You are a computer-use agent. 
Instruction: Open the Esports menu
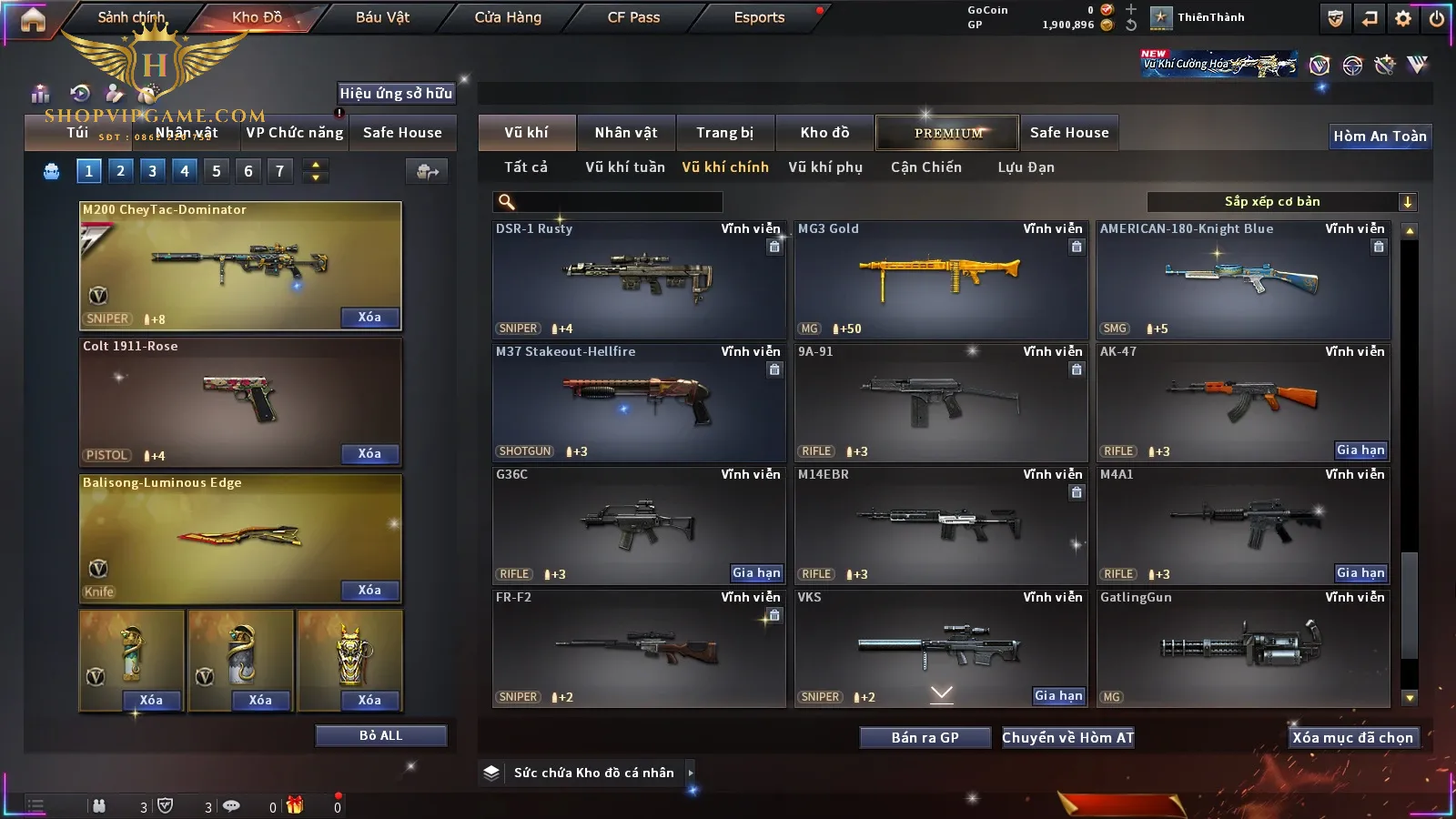[x=759, y=17]
